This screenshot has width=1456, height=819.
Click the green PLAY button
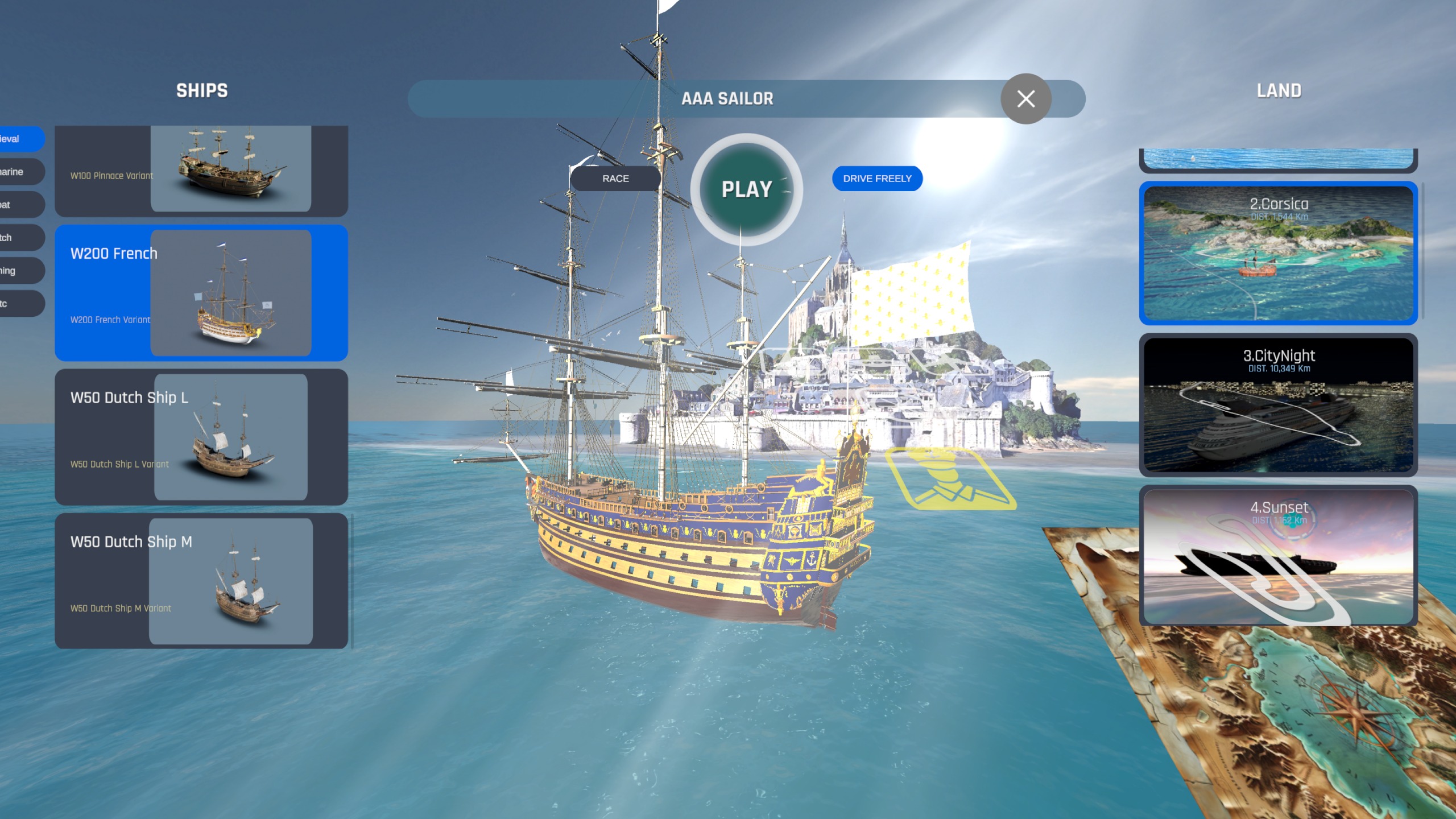pyautogui.click(x=746, y=189)
